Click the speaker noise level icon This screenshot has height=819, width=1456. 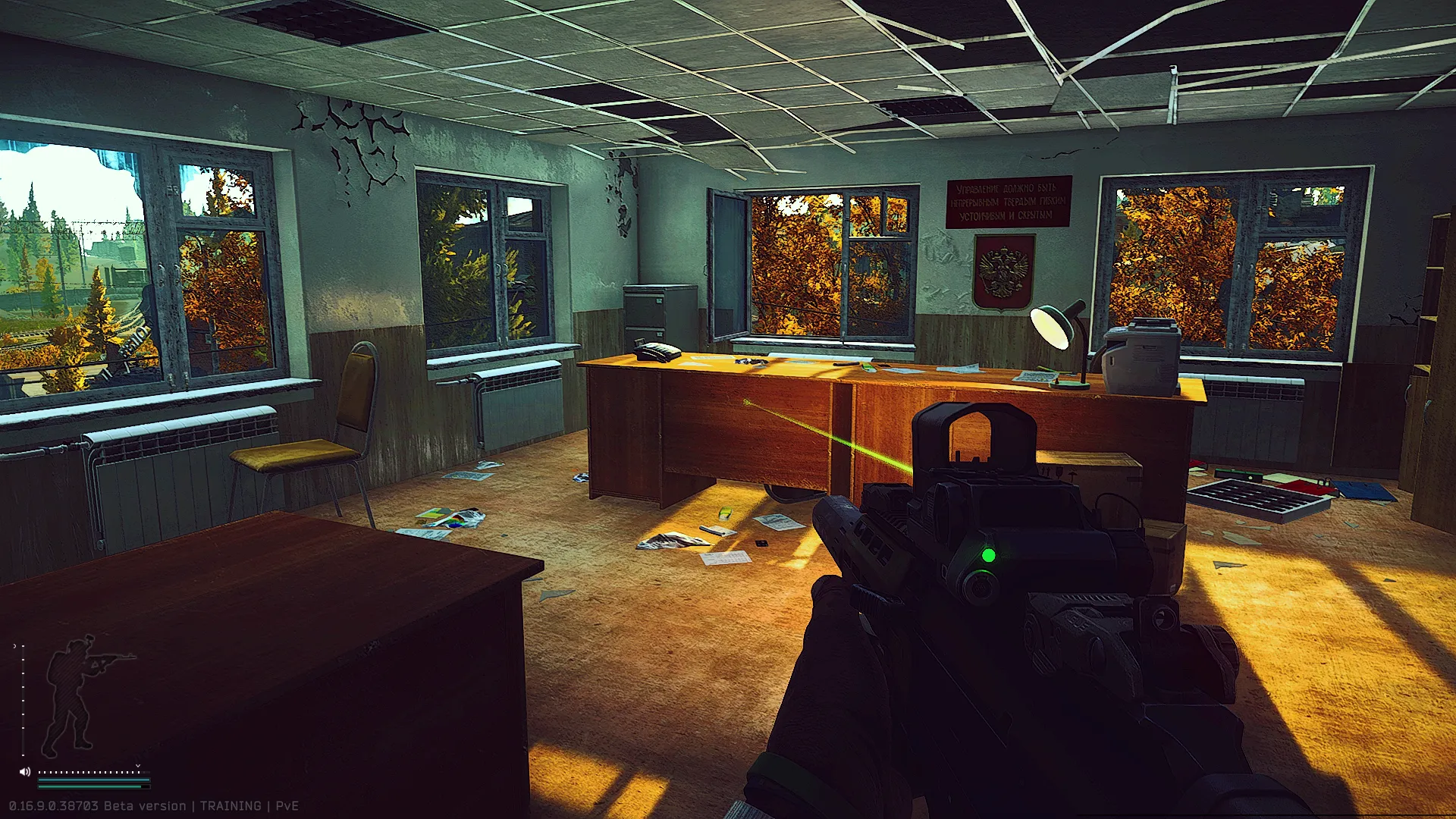25,772
